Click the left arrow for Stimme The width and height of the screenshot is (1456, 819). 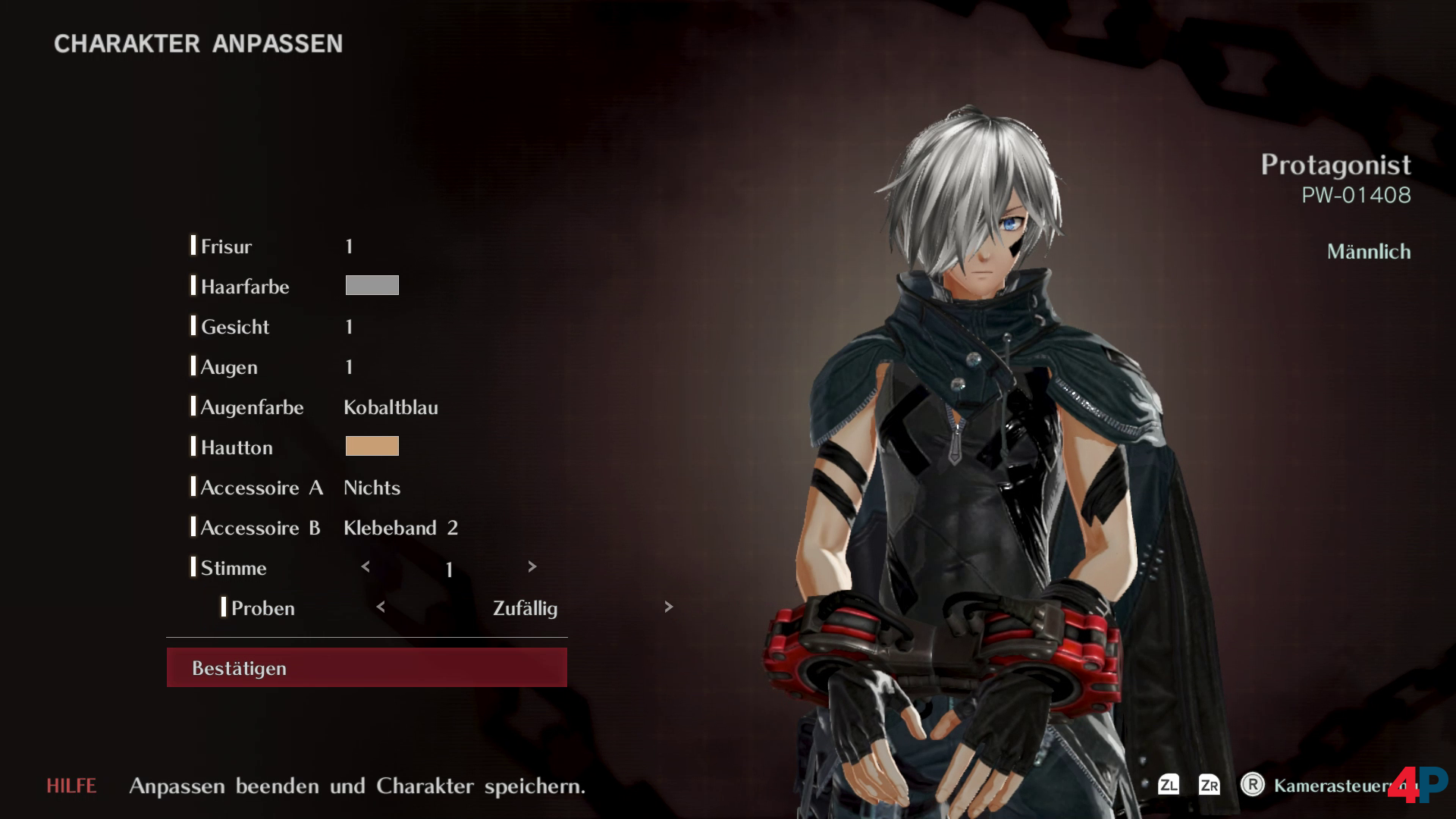[366, 566]
